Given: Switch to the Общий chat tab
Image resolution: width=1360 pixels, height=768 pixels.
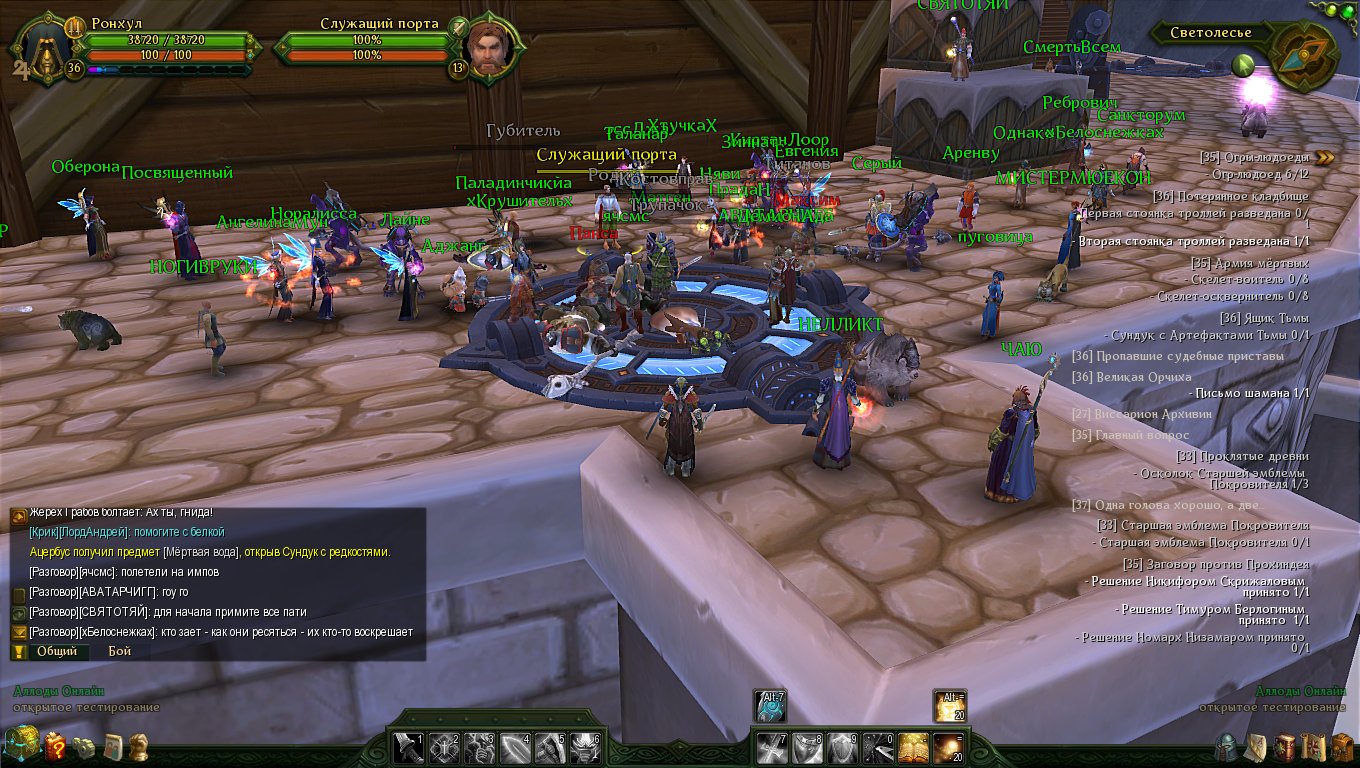Looking at the screenshot, I should click(56, 651).
